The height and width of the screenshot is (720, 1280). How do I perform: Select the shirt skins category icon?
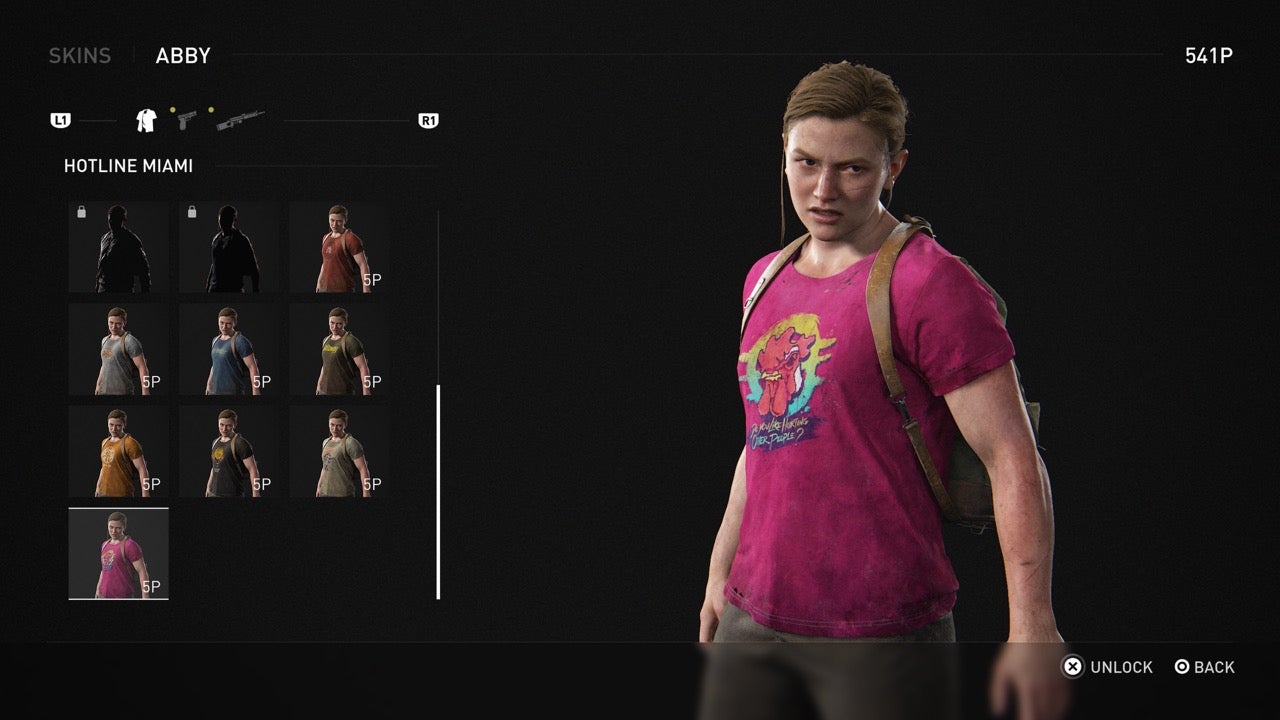[144, 119]
